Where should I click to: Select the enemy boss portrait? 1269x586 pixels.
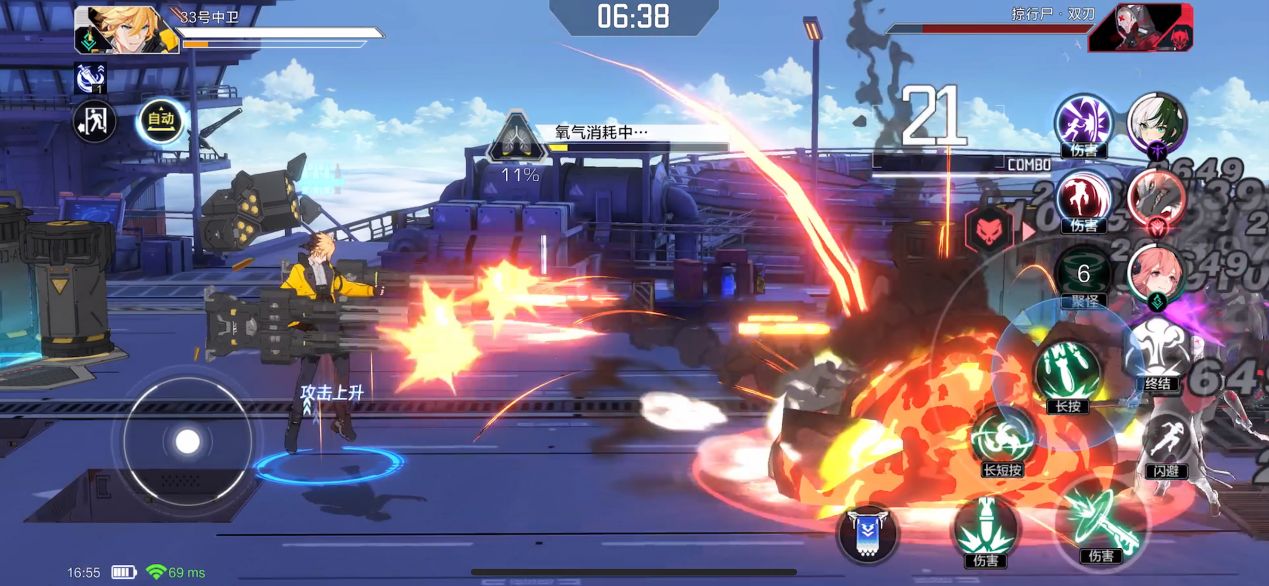tap(1141, 28)
